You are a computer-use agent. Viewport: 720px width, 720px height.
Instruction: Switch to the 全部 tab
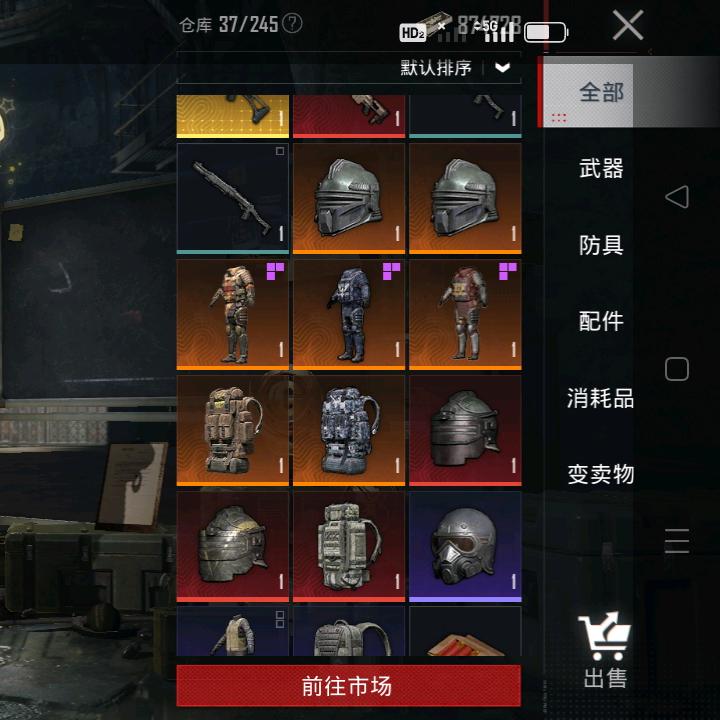(x=601, y=93)
